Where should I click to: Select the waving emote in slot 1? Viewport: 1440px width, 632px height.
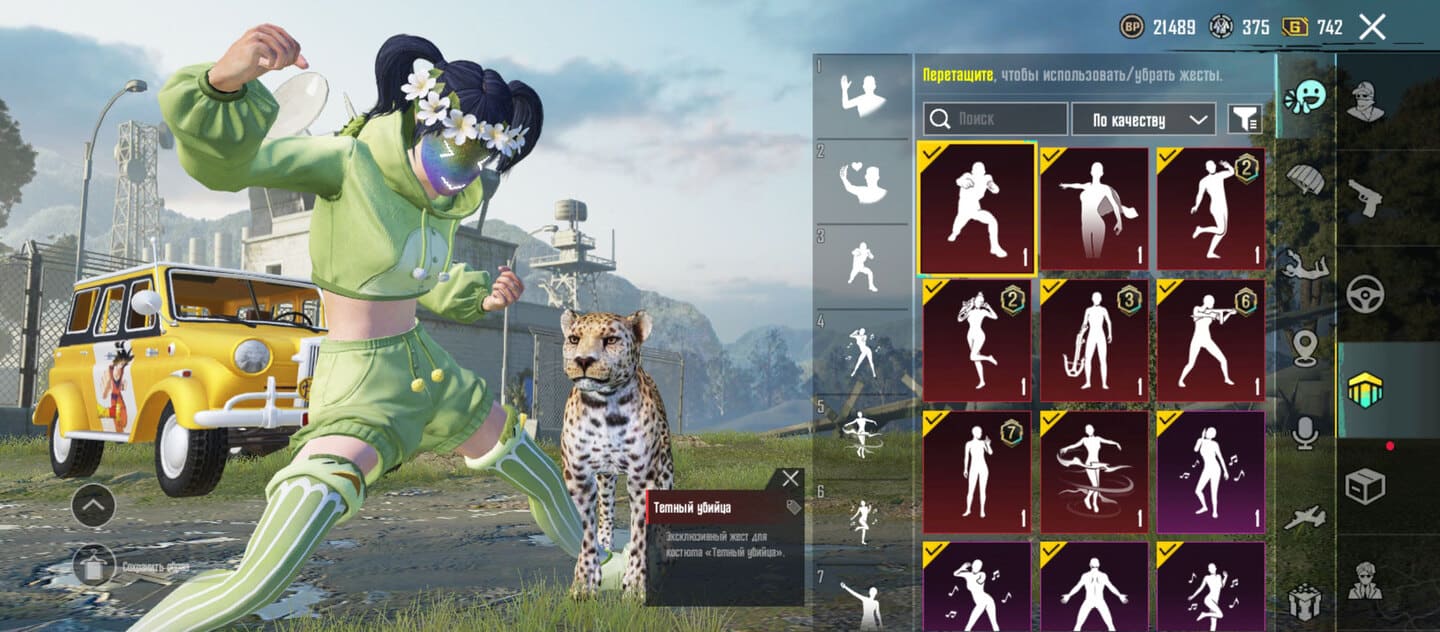(x=863, y=95)
